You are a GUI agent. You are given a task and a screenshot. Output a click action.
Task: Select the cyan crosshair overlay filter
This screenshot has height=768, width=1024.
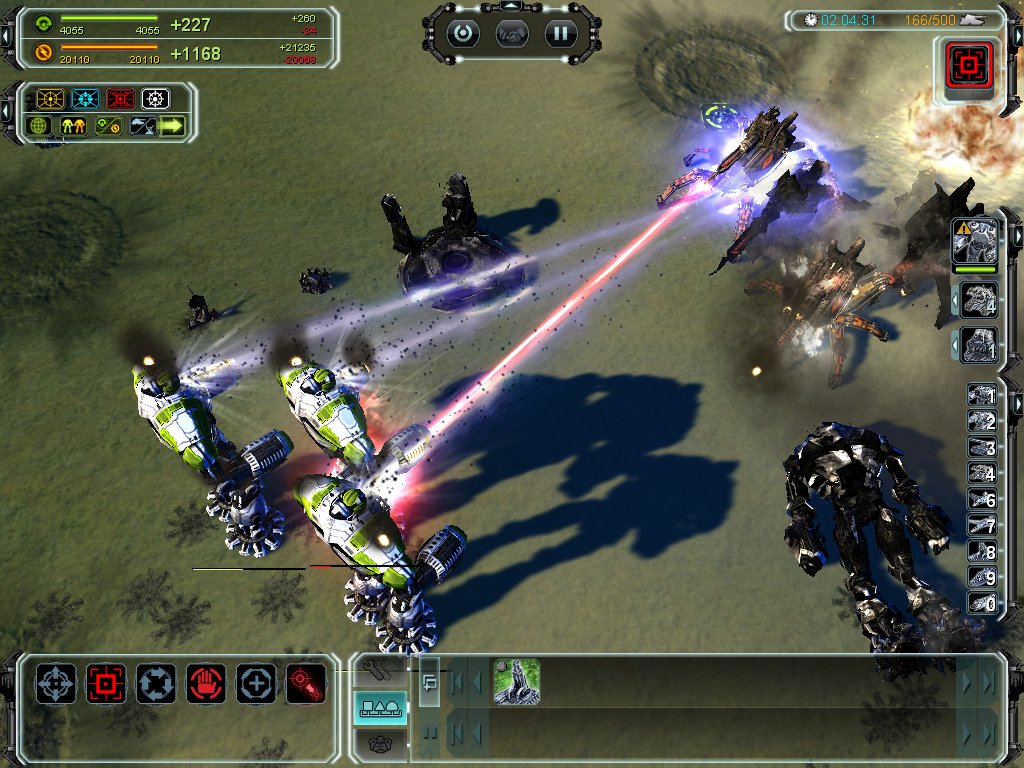85,99
